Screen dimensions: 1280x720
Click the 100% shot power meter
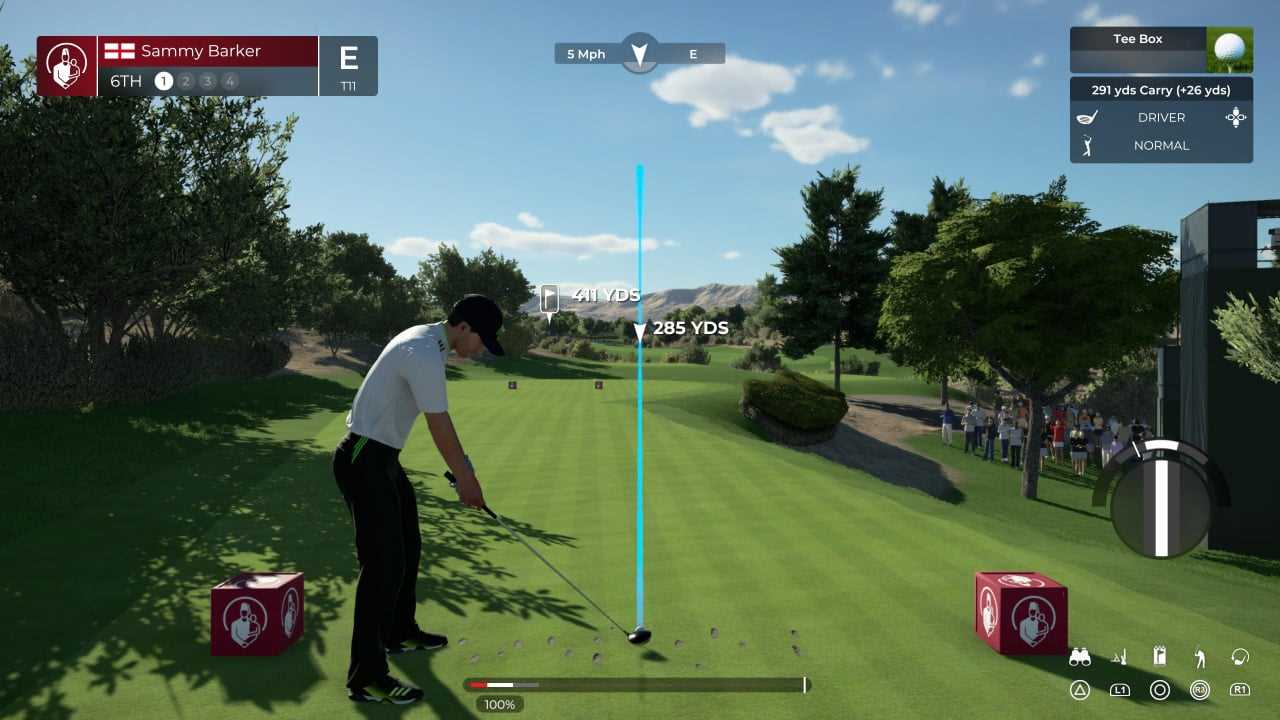499,704
